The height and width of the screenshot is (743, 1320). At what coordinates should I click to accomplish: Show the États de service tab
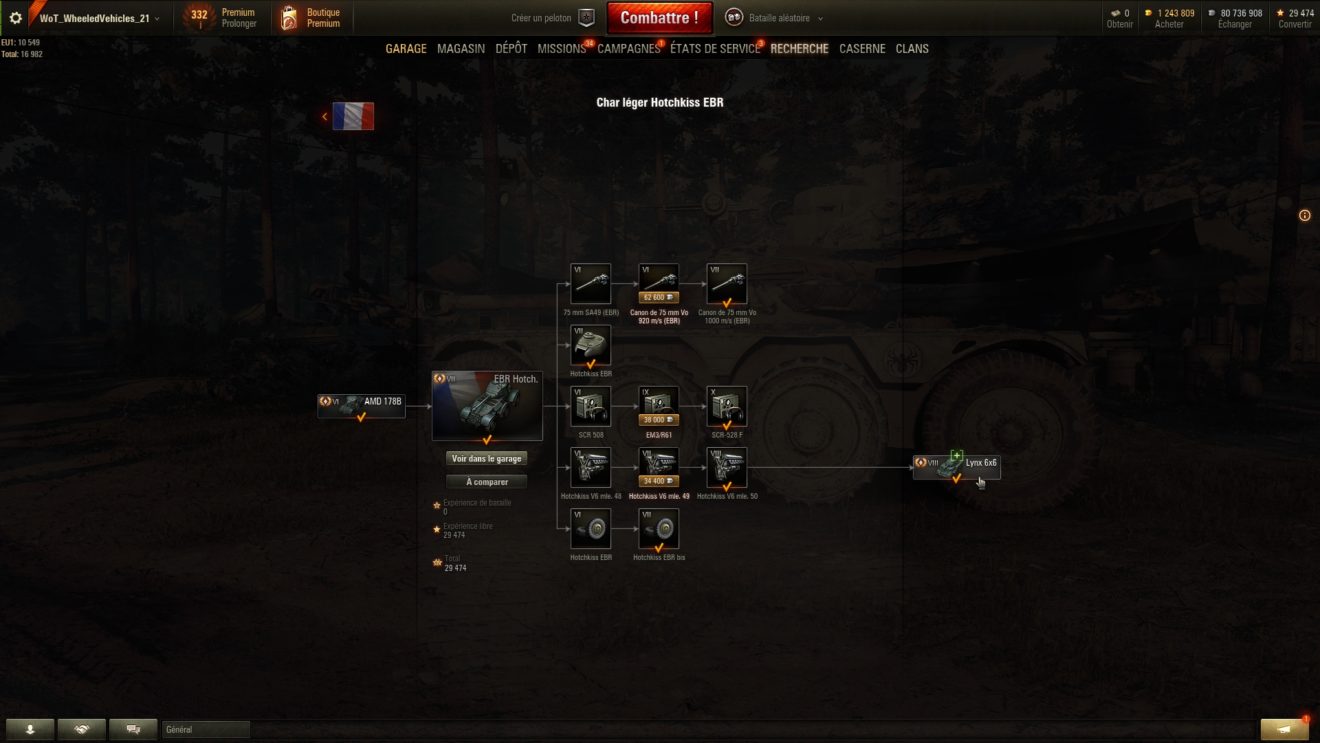pyautogui.click(x=714, y=49)
